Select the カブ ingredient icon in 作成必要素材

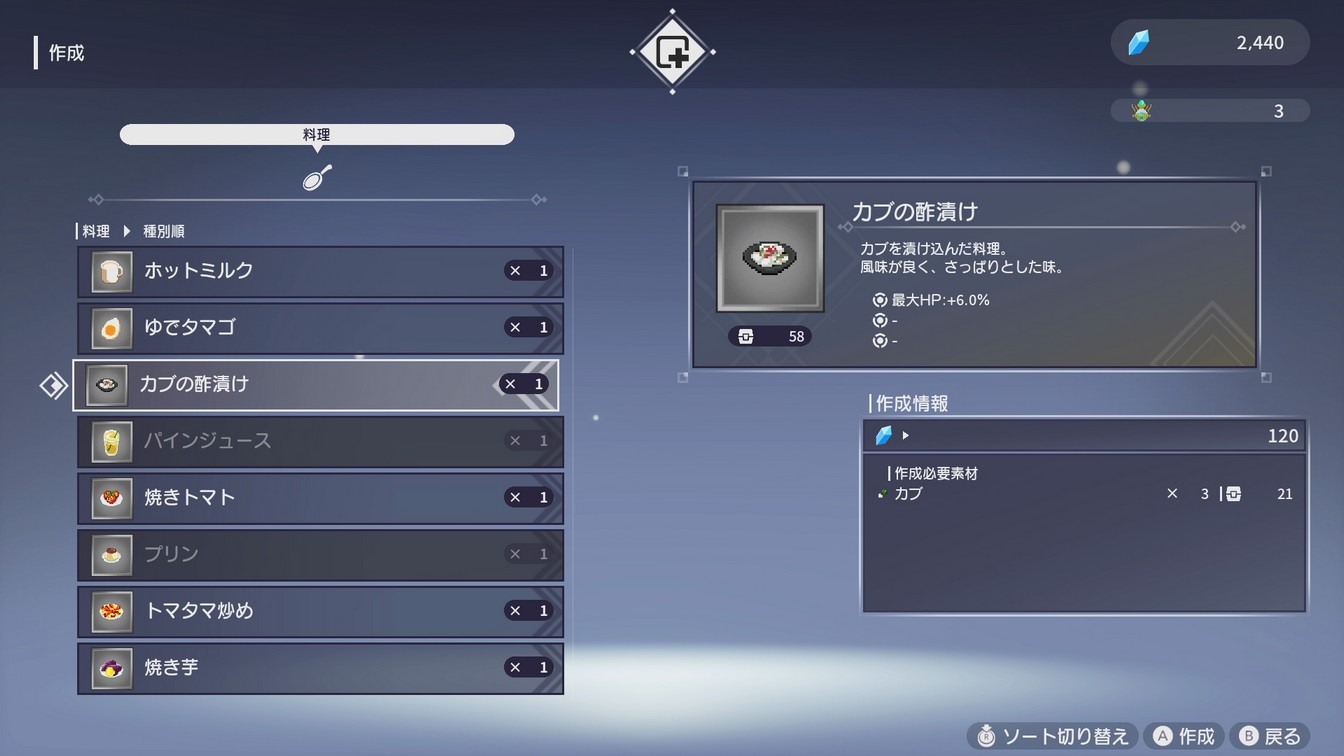[x=884, y=493]
